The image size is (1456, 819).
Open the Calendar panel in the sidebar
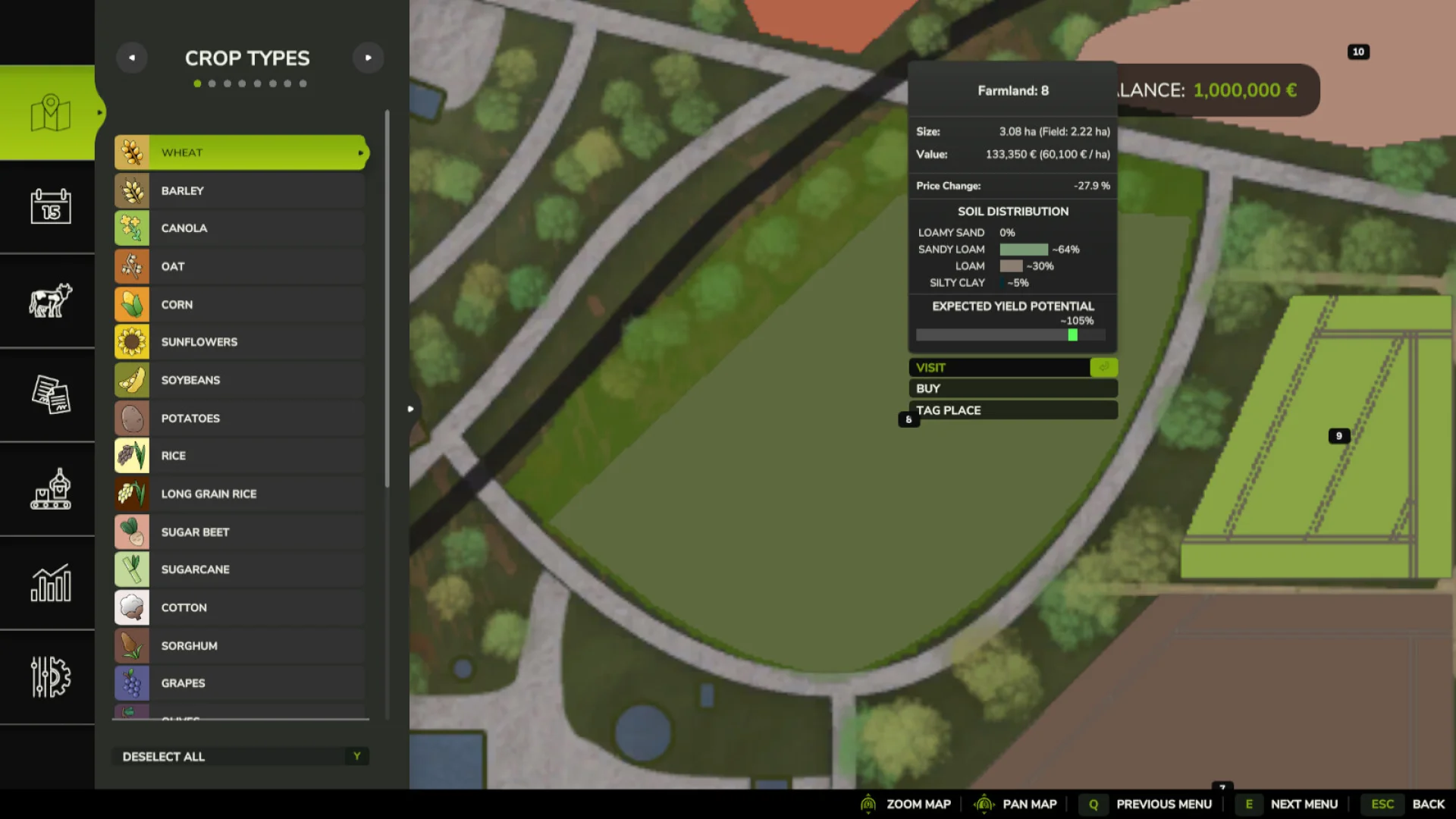(47, 207)
